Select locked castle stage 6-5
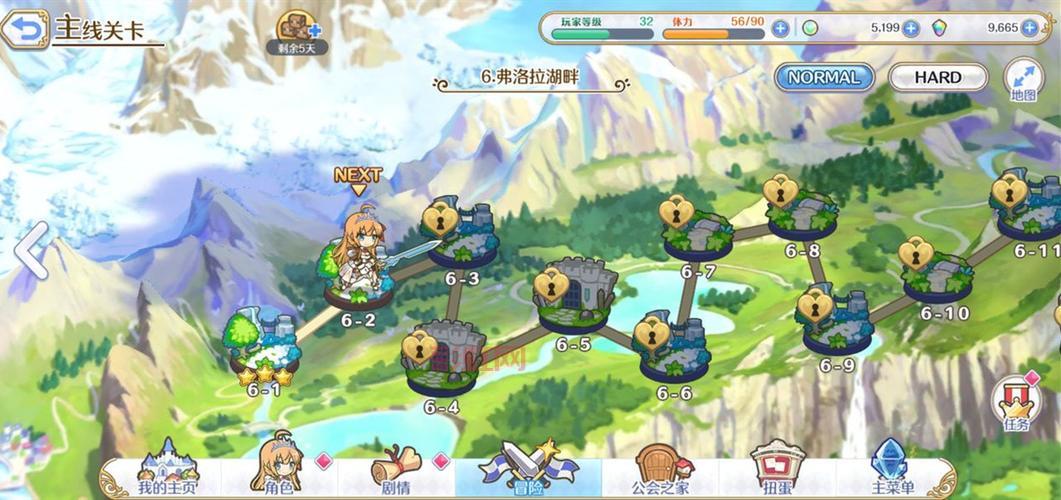1061x500 pixels. click(573, 298)
